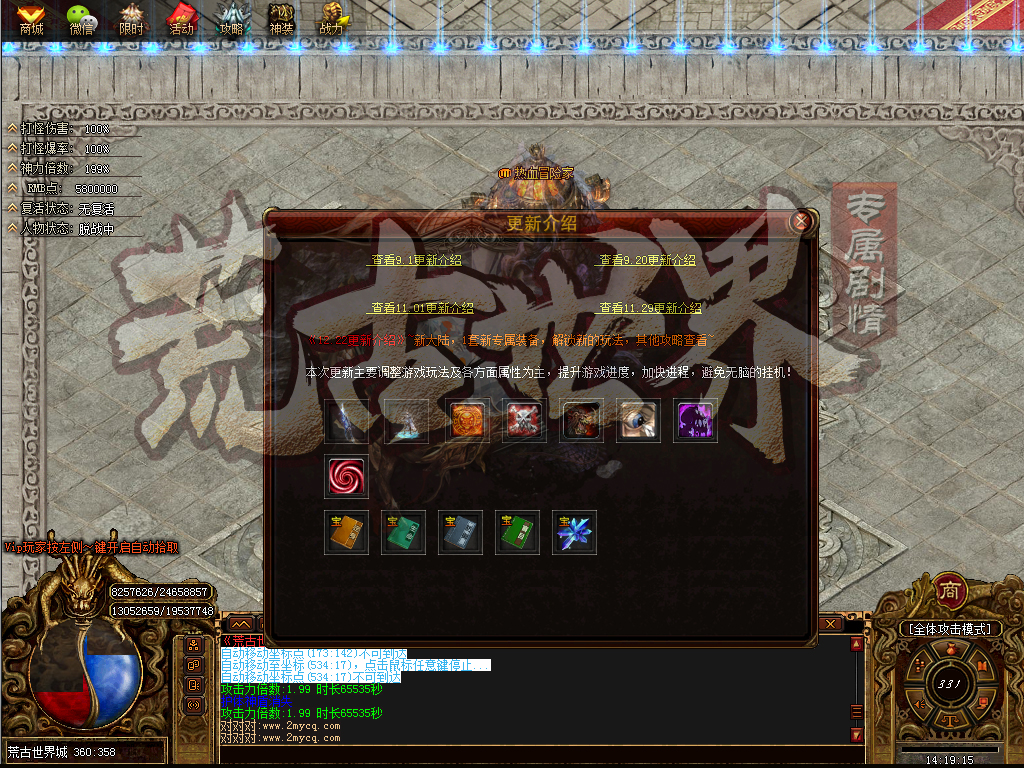Open the 战力 combat power icon
This screenshot has height=768, width=1024.
[331, 19]
